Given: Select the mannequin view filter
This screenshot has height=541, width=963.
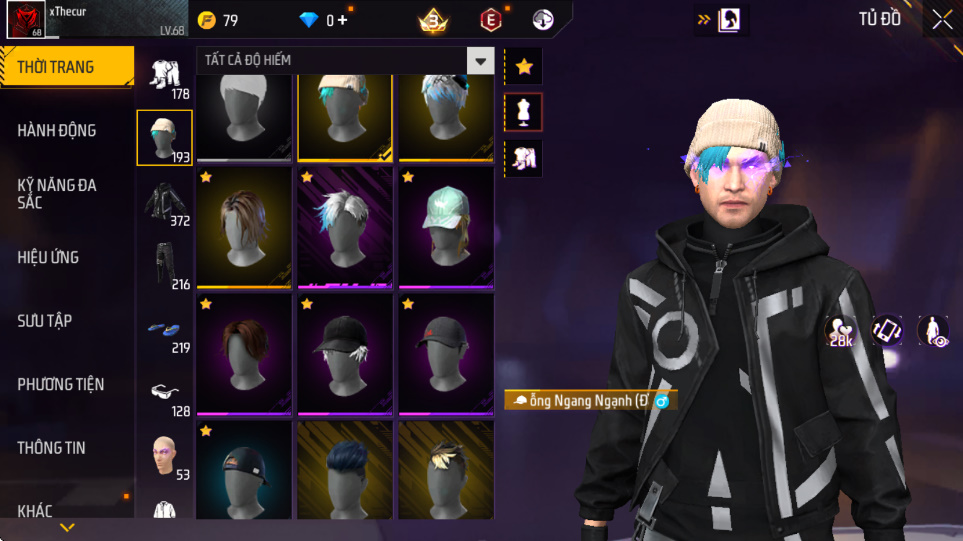Looking at the screenshot, I should [x=523, y=113].
